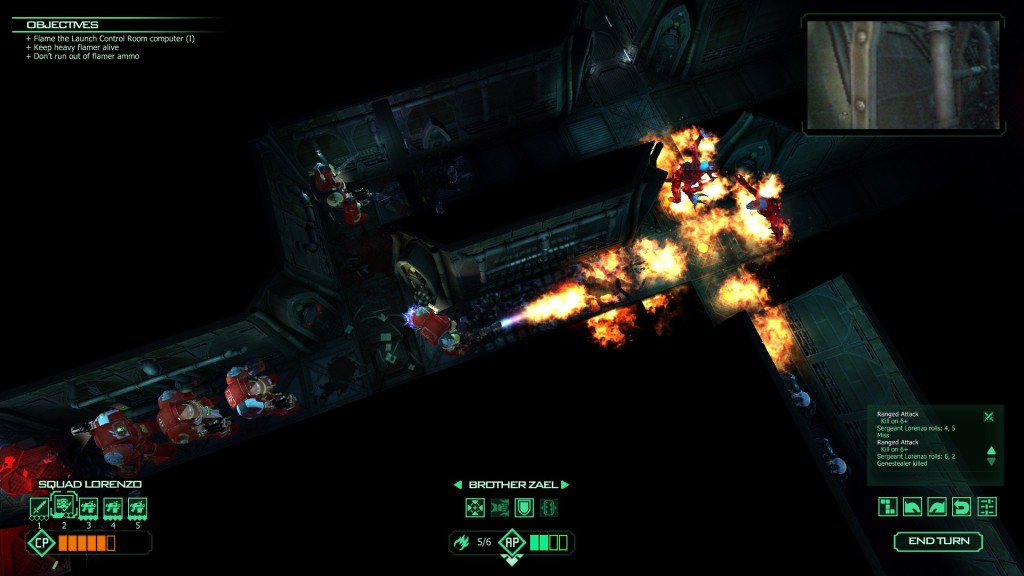Select squad member 5 bolter icon
Image resolution: width=1024 pixels, height=576 pixels.
pyautogui.click(x=138, y=508)
